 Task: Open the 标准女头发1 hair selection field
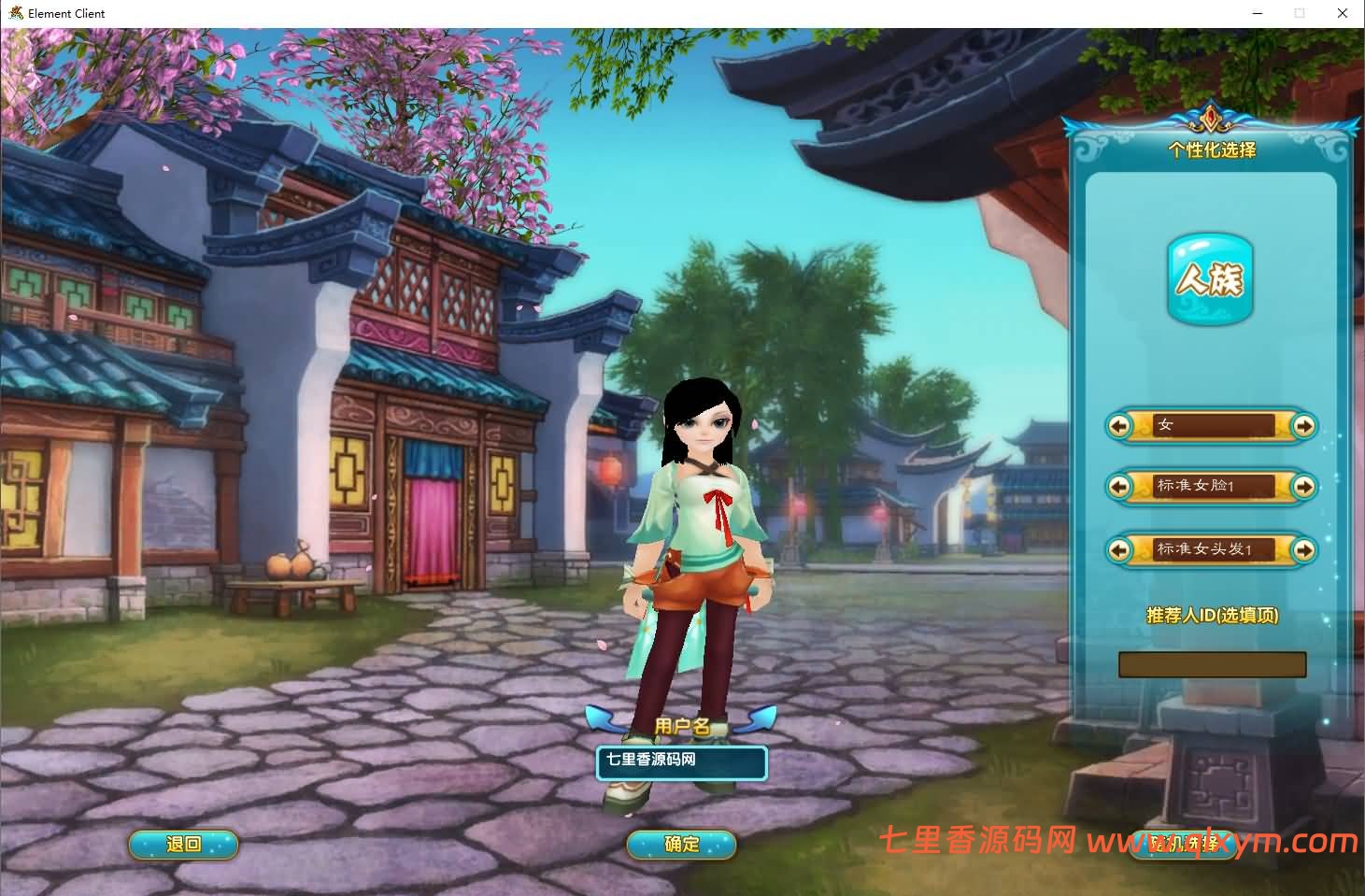(1211, 550)
